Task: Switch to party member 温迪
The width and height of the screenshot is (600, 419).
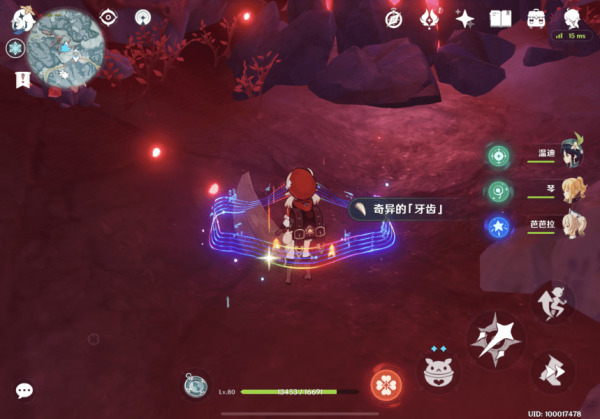Action: pos(572,154)
